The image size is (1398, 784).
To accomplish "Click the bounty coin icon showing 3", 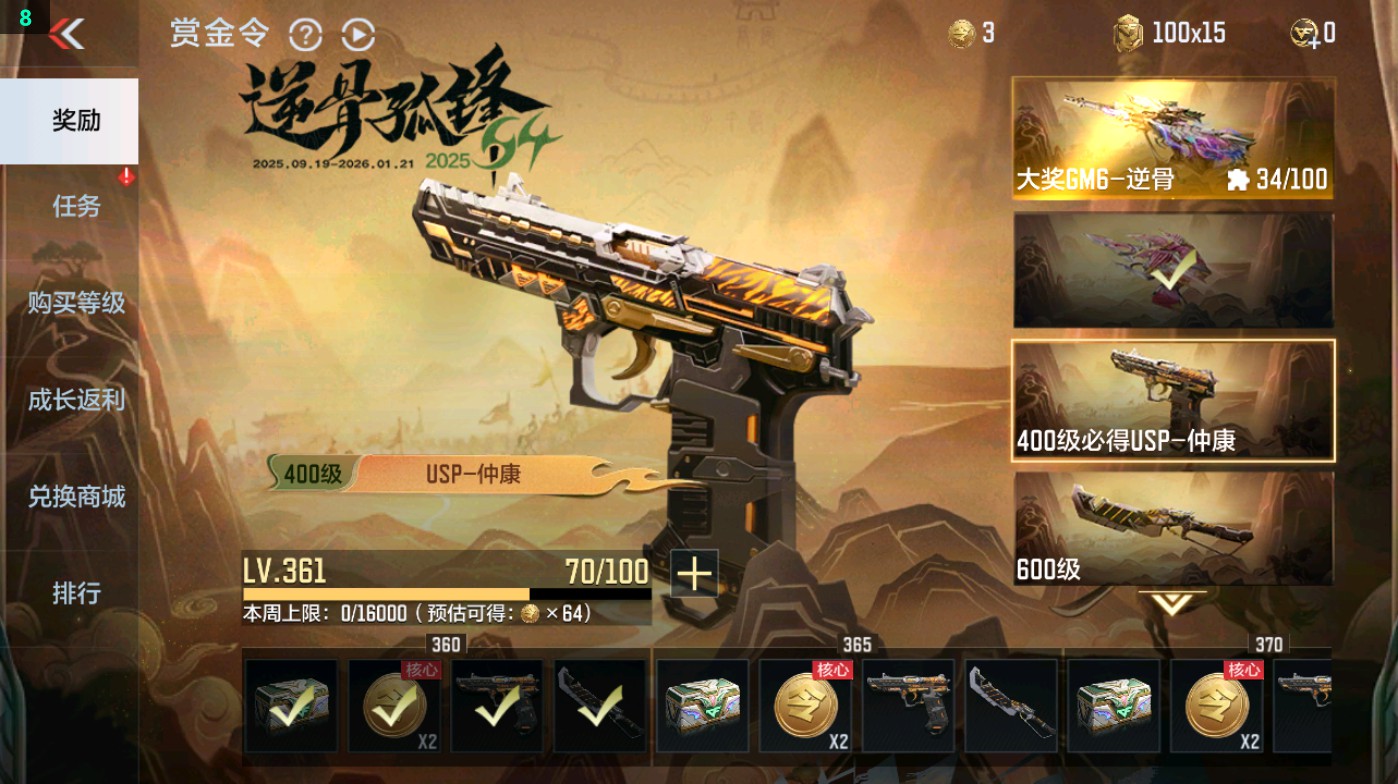I will [963, 31].
